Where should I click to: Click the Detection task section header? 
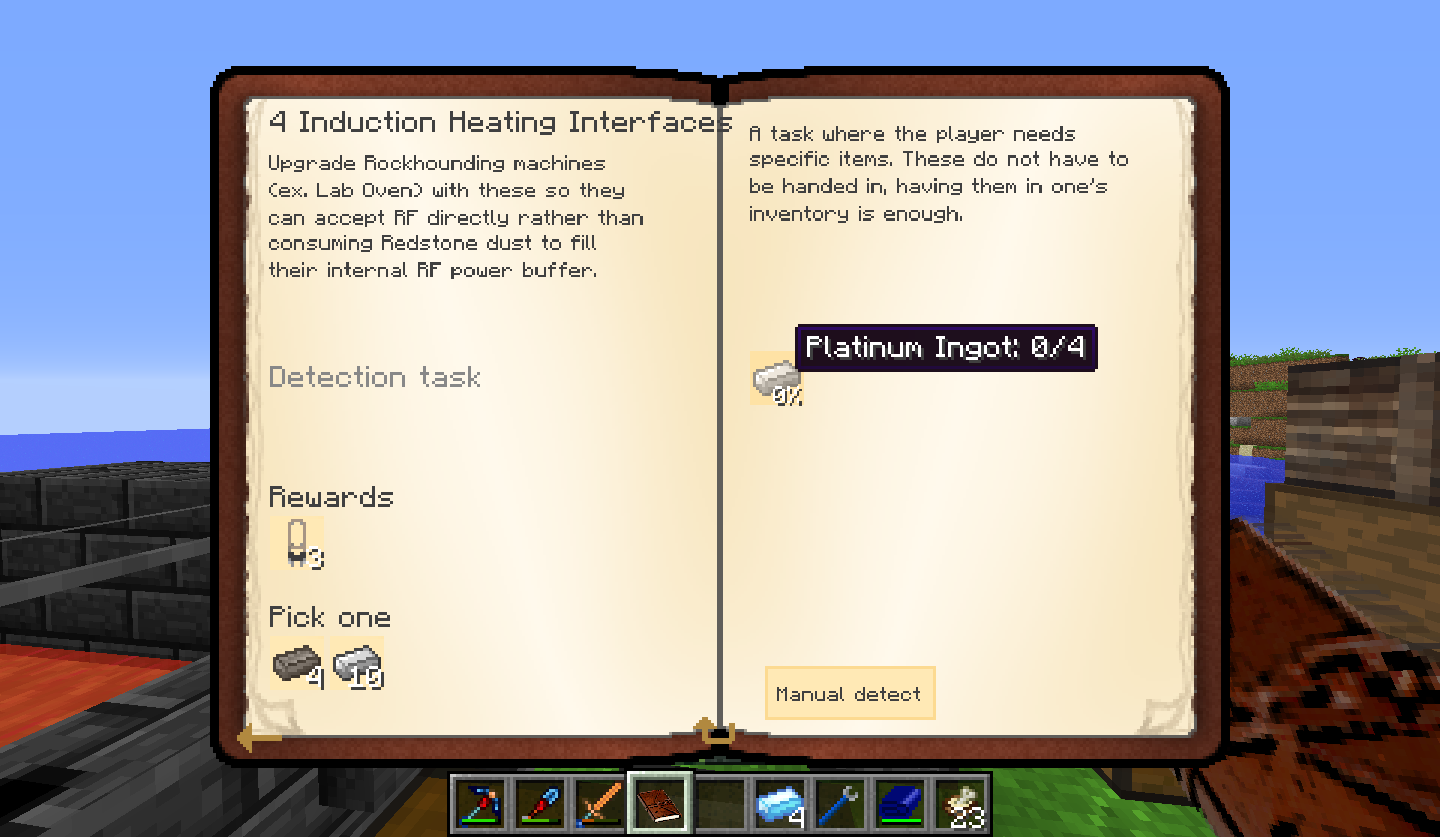374,377
